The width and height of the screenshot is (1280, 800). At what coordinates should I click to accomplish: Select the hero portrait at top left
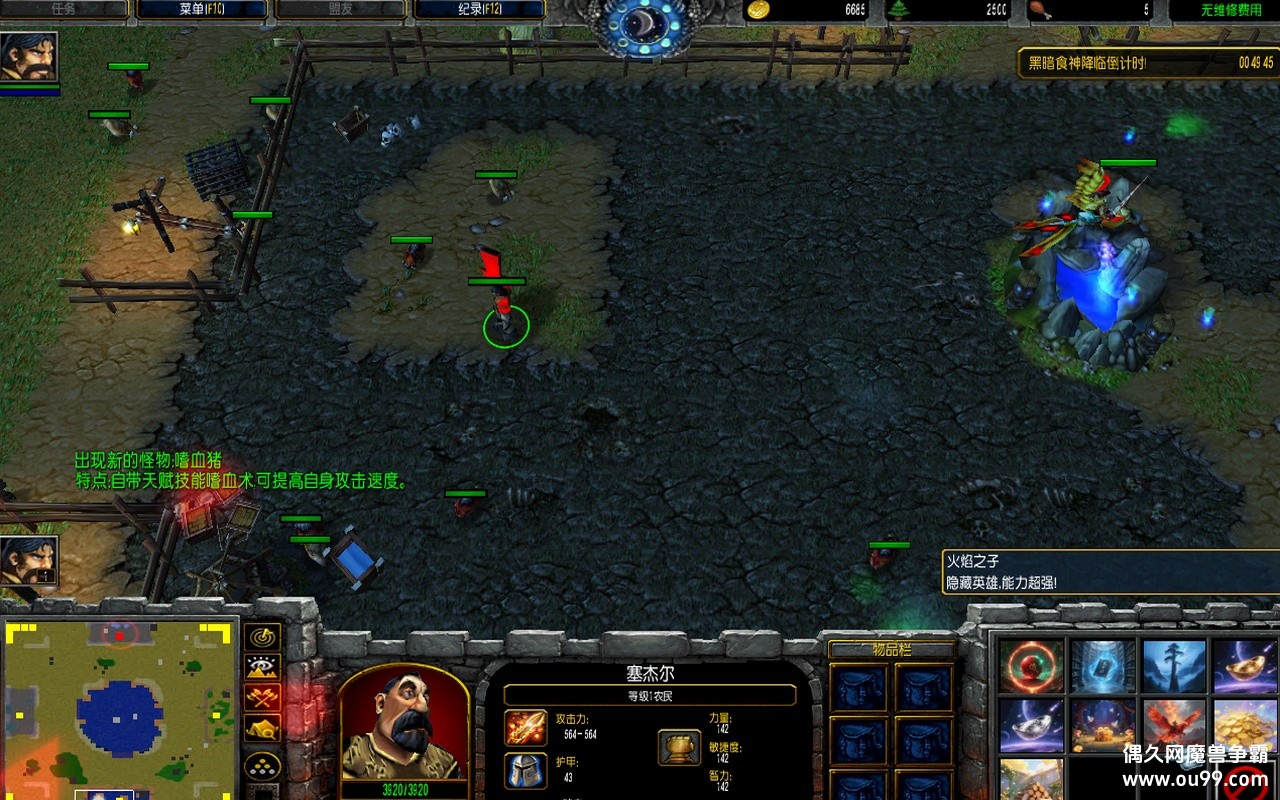(29, 57)
